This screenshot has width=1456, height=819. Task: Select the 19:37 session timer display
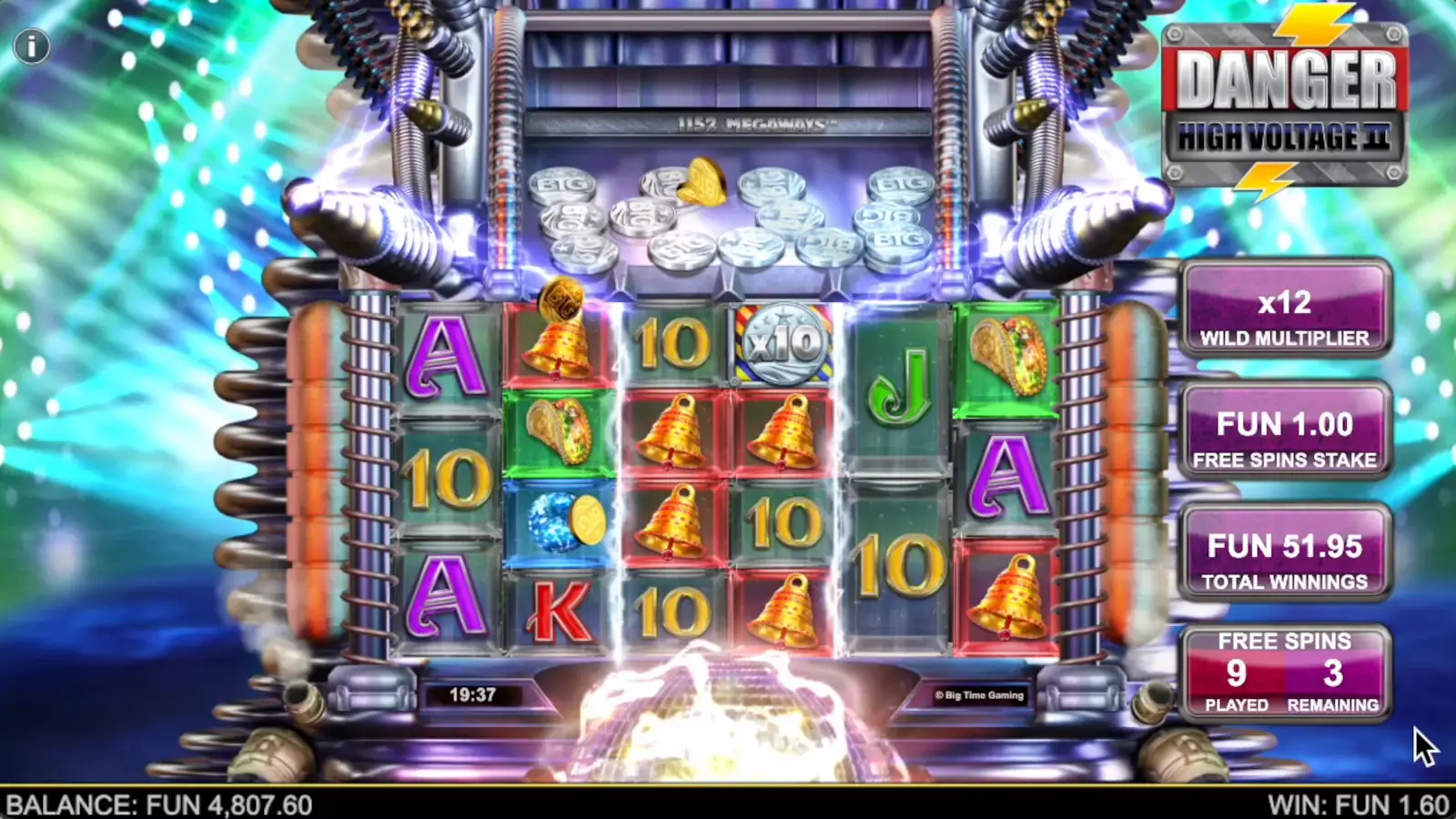pos(471,693)
